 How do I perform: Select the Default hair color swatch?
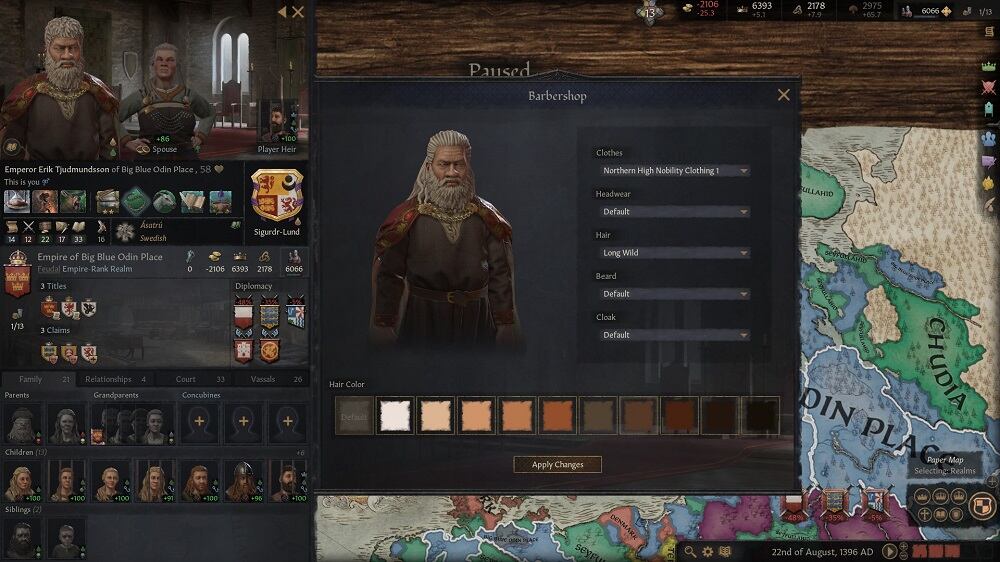(x=354, y=416)
